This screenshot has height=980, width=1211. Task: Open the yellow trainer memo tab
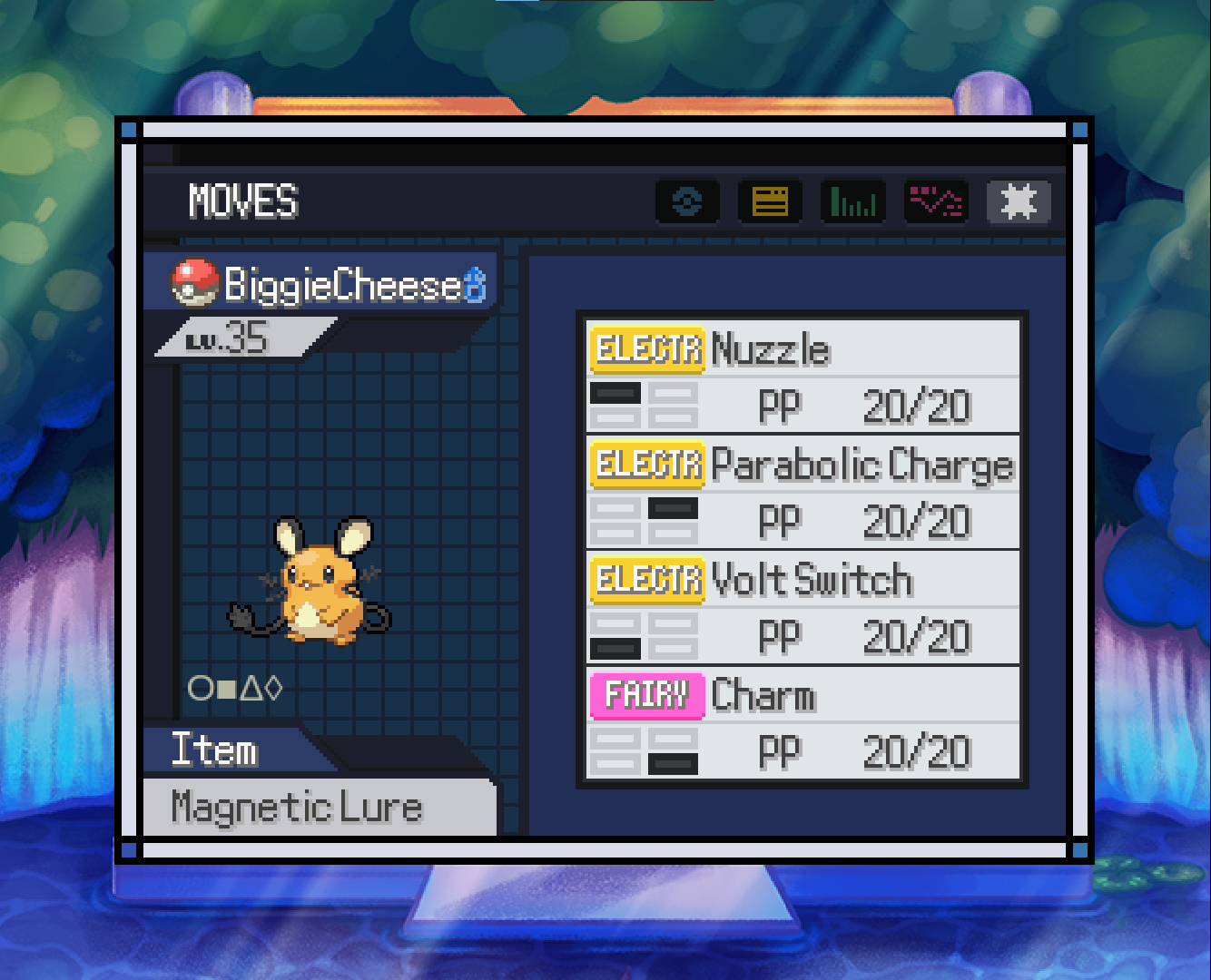pyautogui.click(x=770, y=201)
